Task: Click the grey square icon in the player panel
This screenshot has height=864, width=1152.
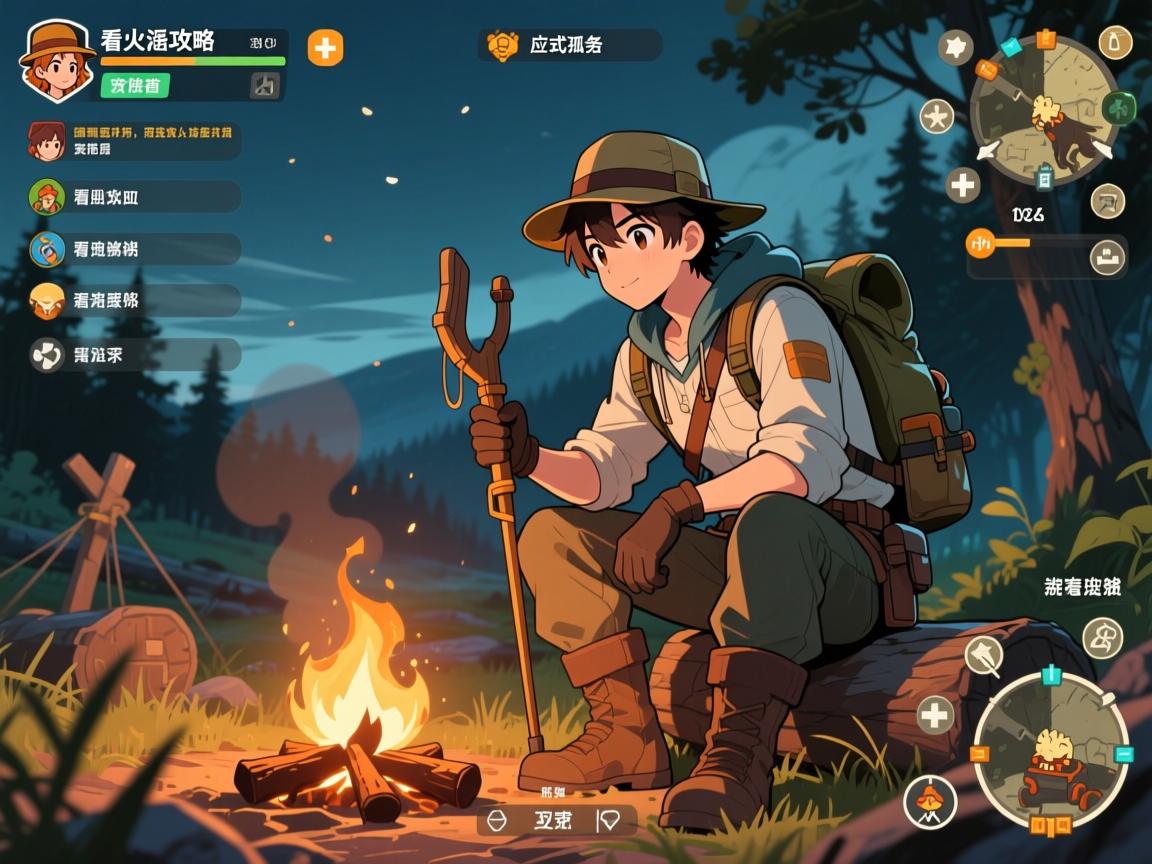Action: tap(264, 86)
